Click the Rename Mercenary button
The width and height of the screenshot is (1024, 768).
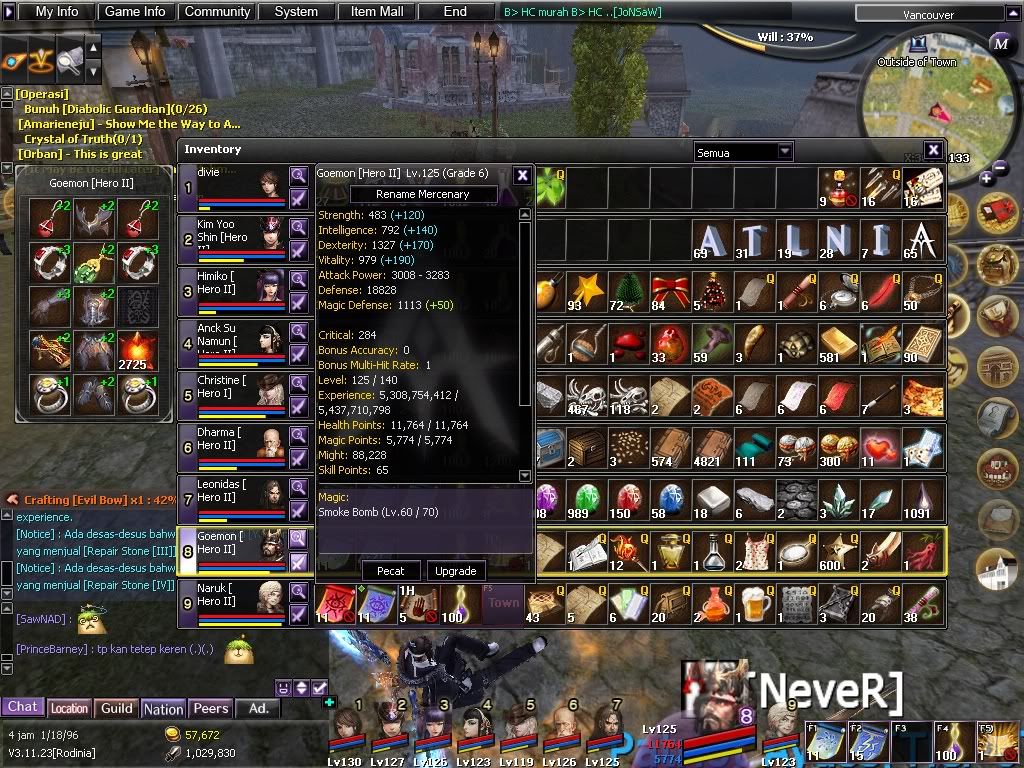(x=422, y=194)
